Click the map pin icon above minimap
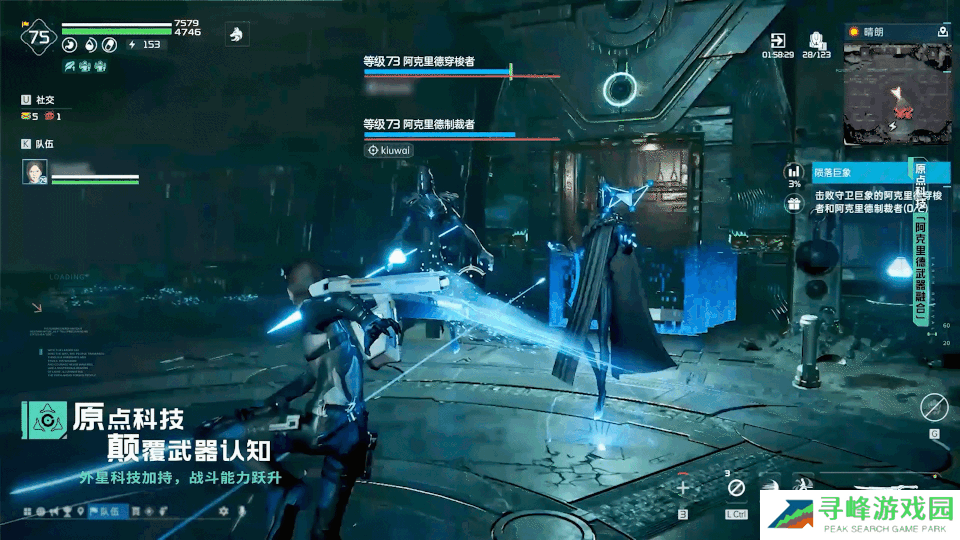Image resolution: width=960 pixels, height=540 pixels. (x=942, y=32)
